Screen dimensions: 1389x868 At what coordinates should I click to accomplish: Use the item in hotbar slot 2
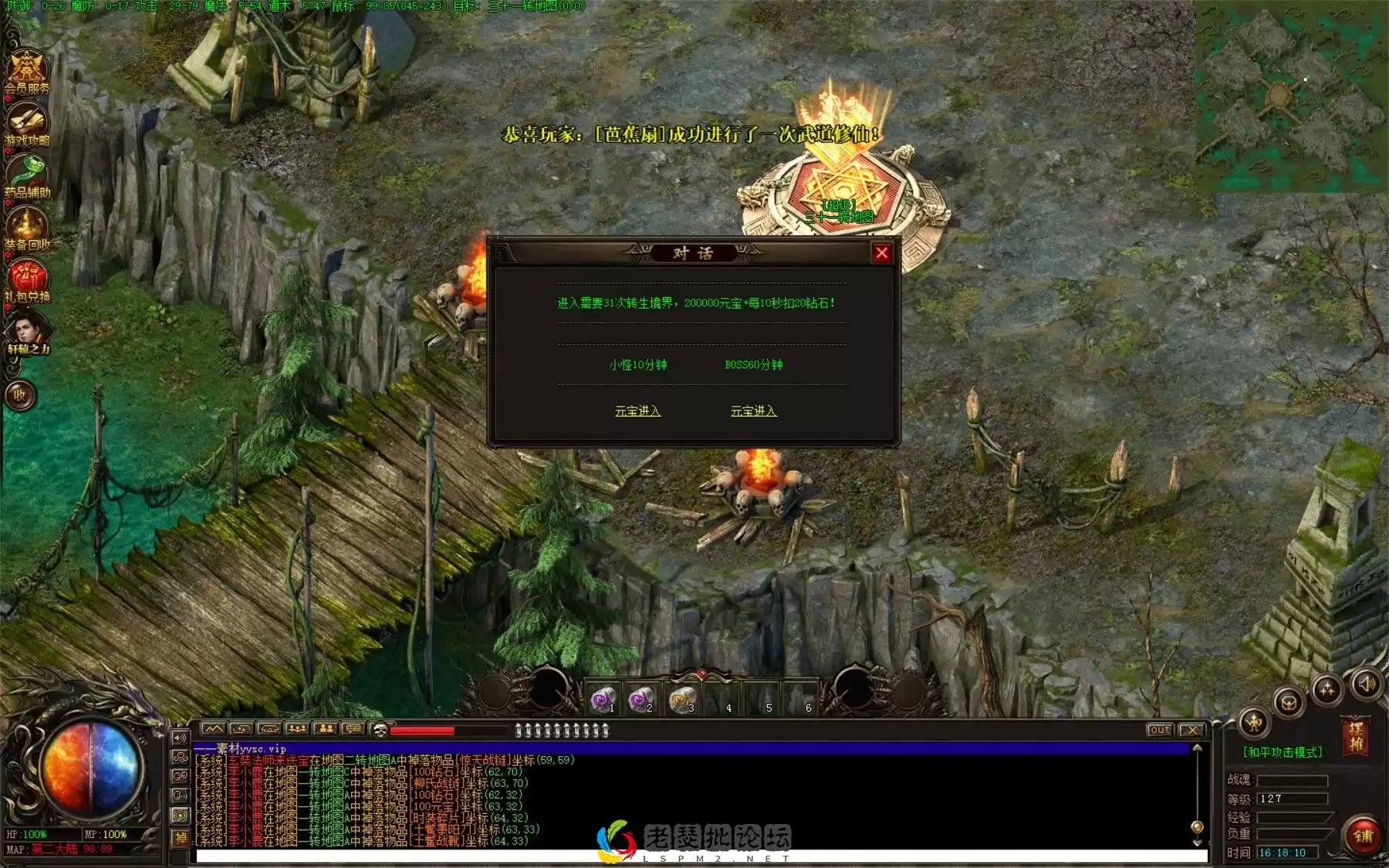click(640, 699)
